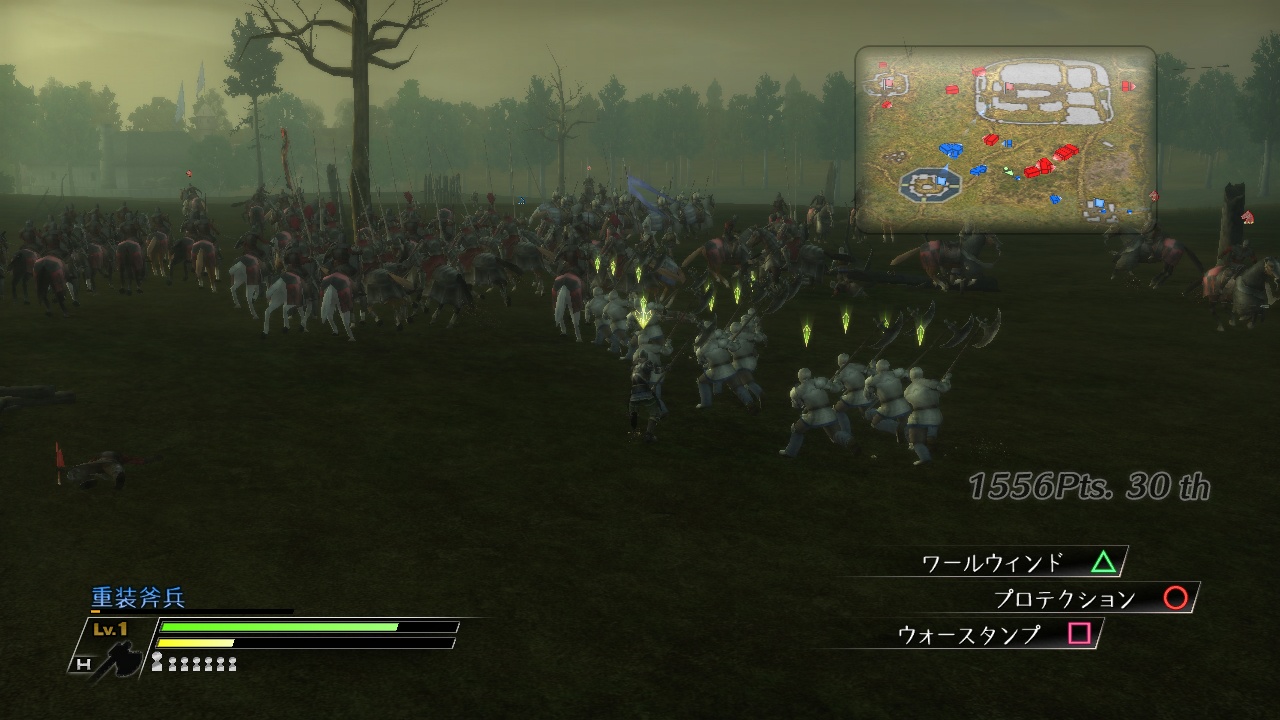Click the green player arrow on the minimap

(x=1008, y=170)
